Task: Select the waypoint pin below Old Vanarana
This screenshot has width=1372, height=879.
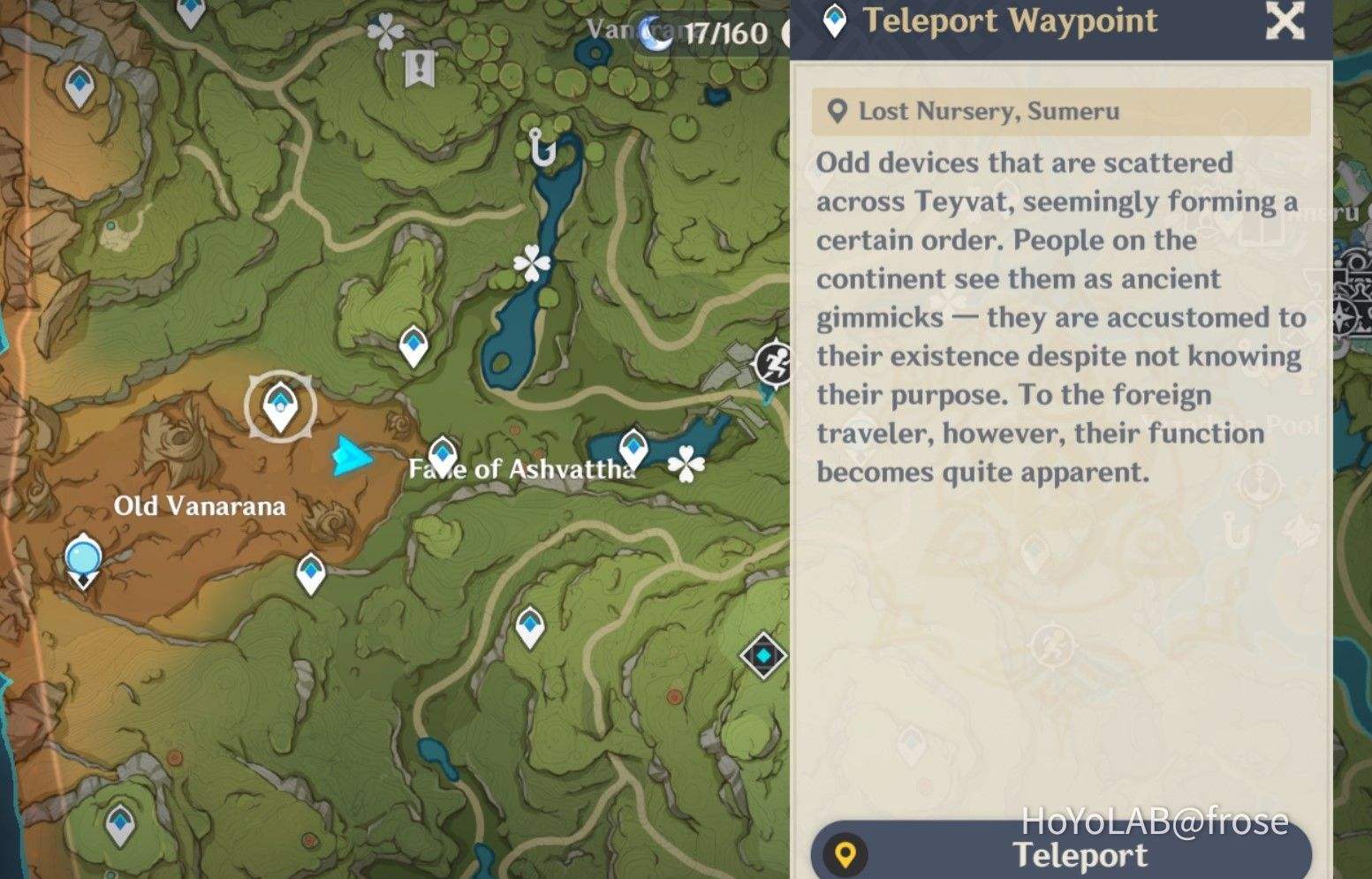Action: [x=311, y=572]
